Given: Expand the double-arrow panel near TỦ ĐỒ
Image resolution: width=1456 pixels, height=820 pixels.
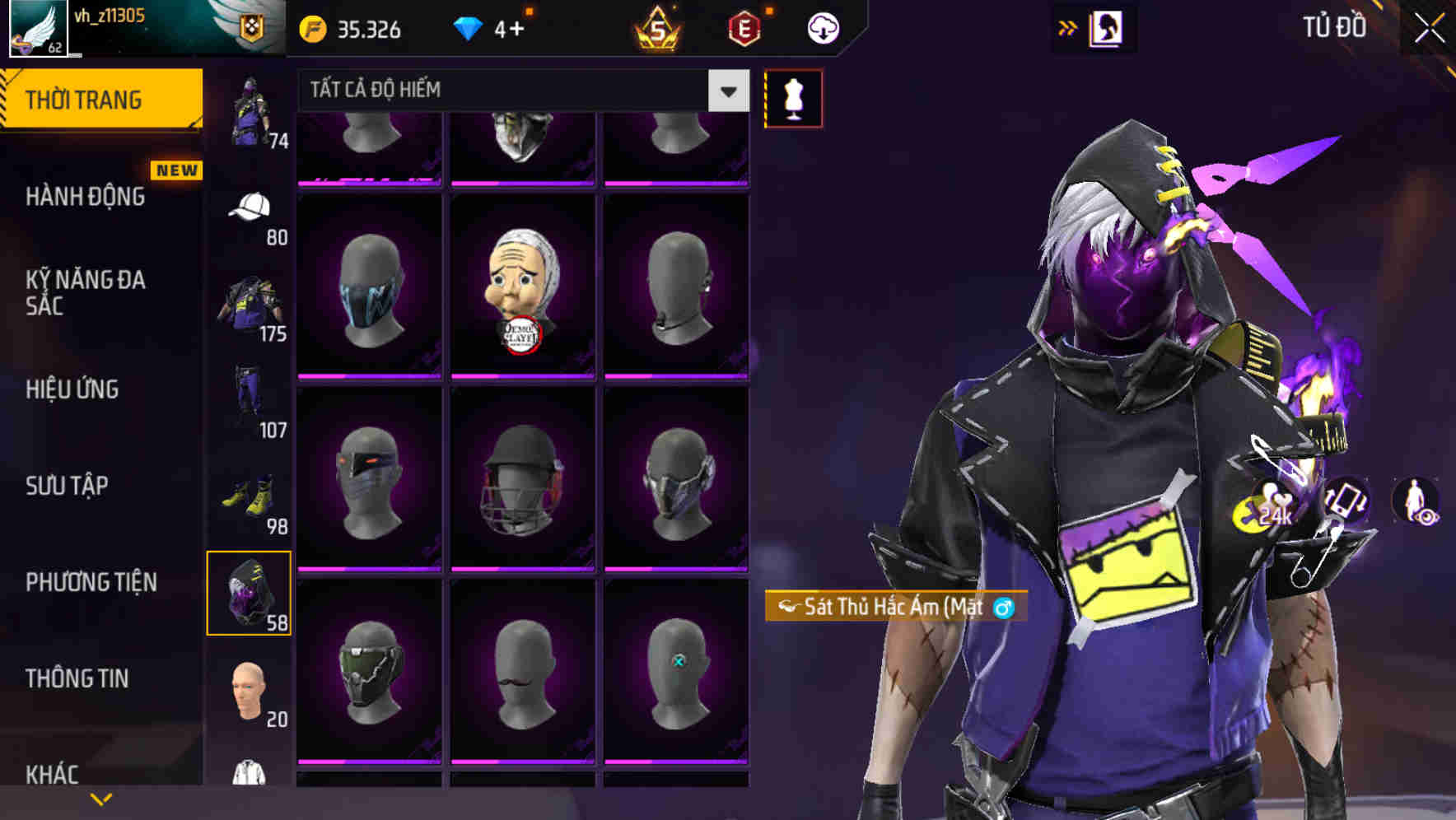Looking at the screenshot, I should [x=1068, y=27].
